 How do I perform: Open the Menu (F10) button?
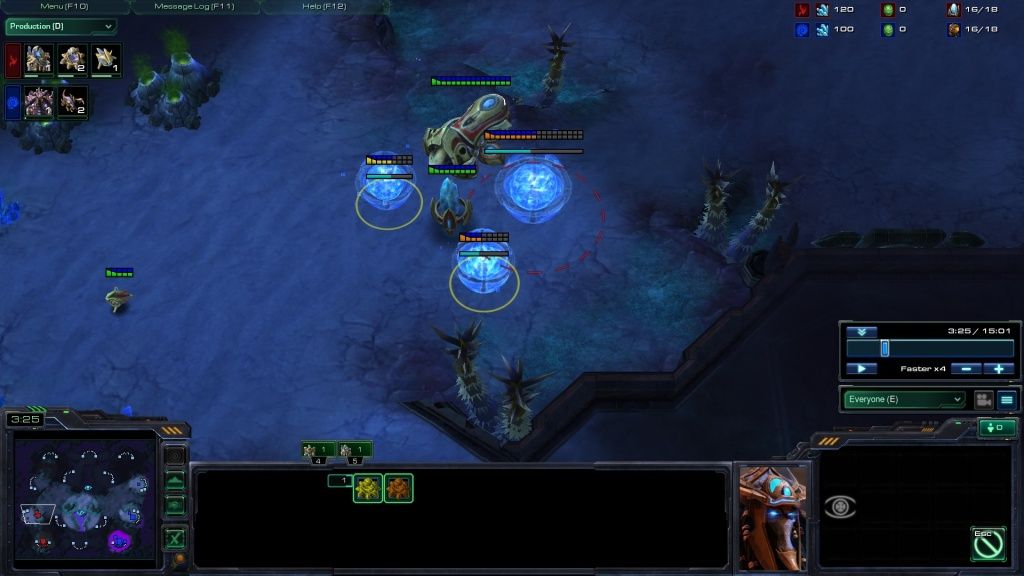[65, 7]
